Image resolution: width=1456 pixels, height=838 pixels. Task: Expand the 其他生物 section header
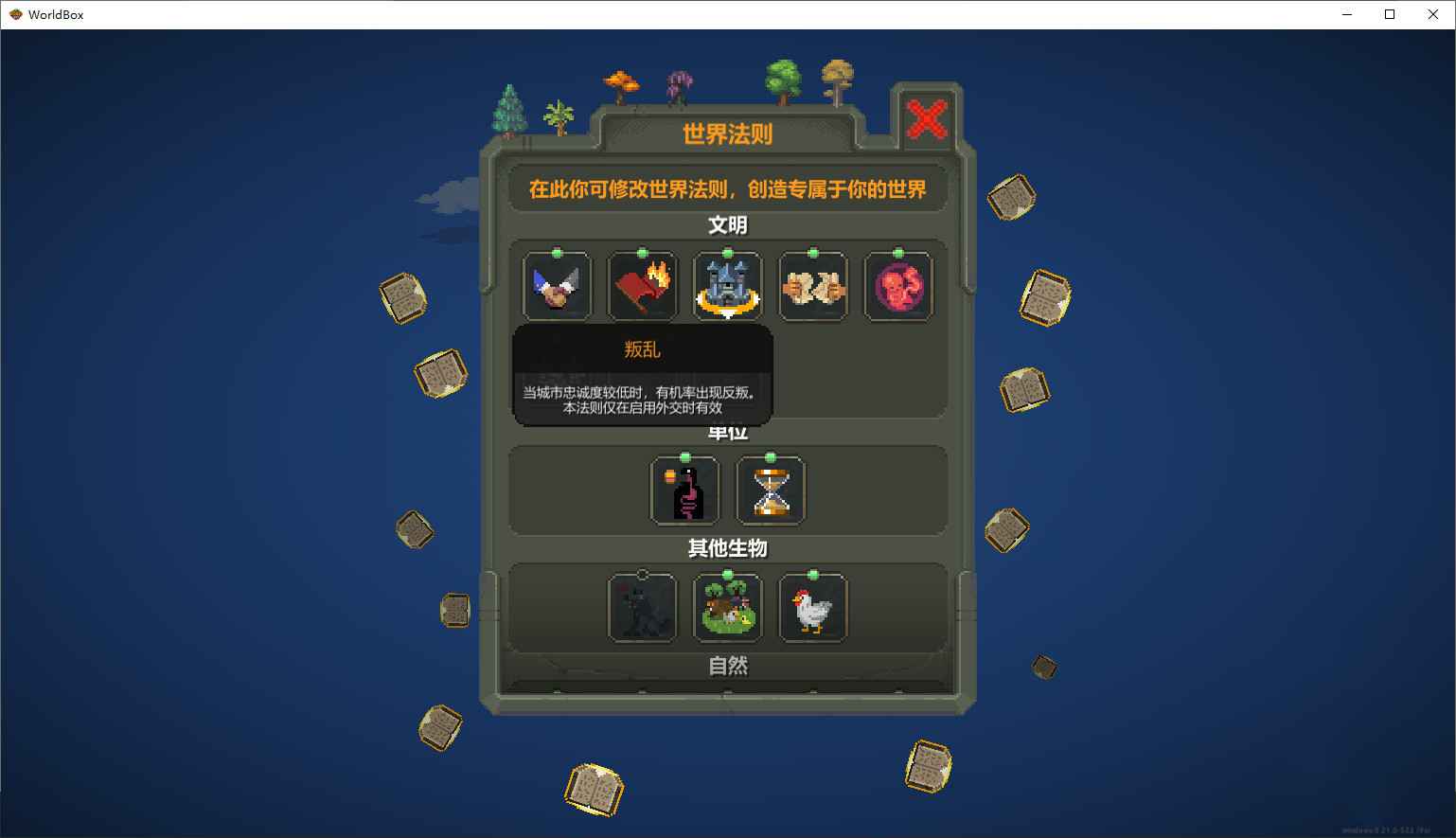[x=726, y=548]
